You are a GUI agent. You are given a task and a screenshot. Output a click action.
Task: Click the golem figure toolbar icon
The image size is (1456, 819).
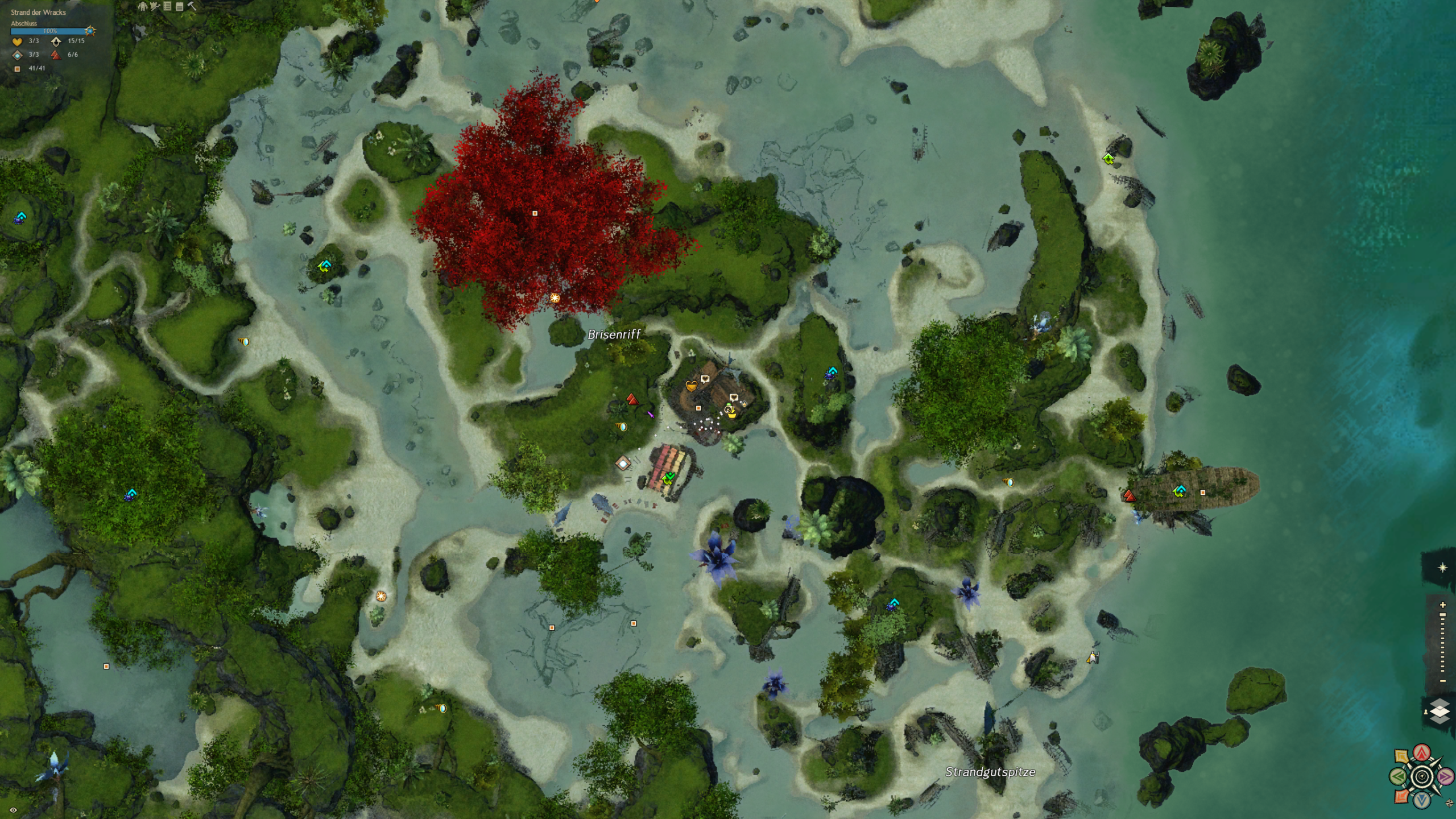tap(142, 6)
